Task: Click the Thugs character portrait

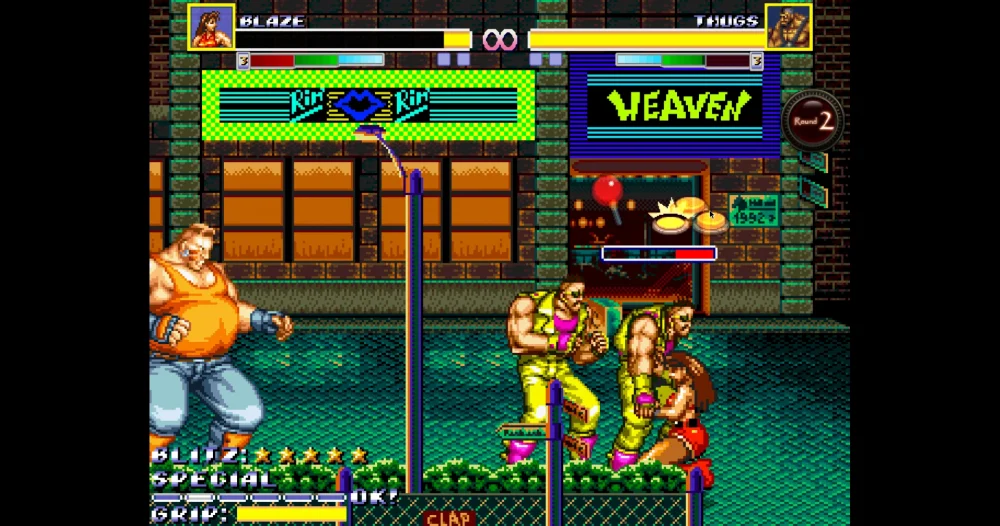Action: click(x=788, y=27)
